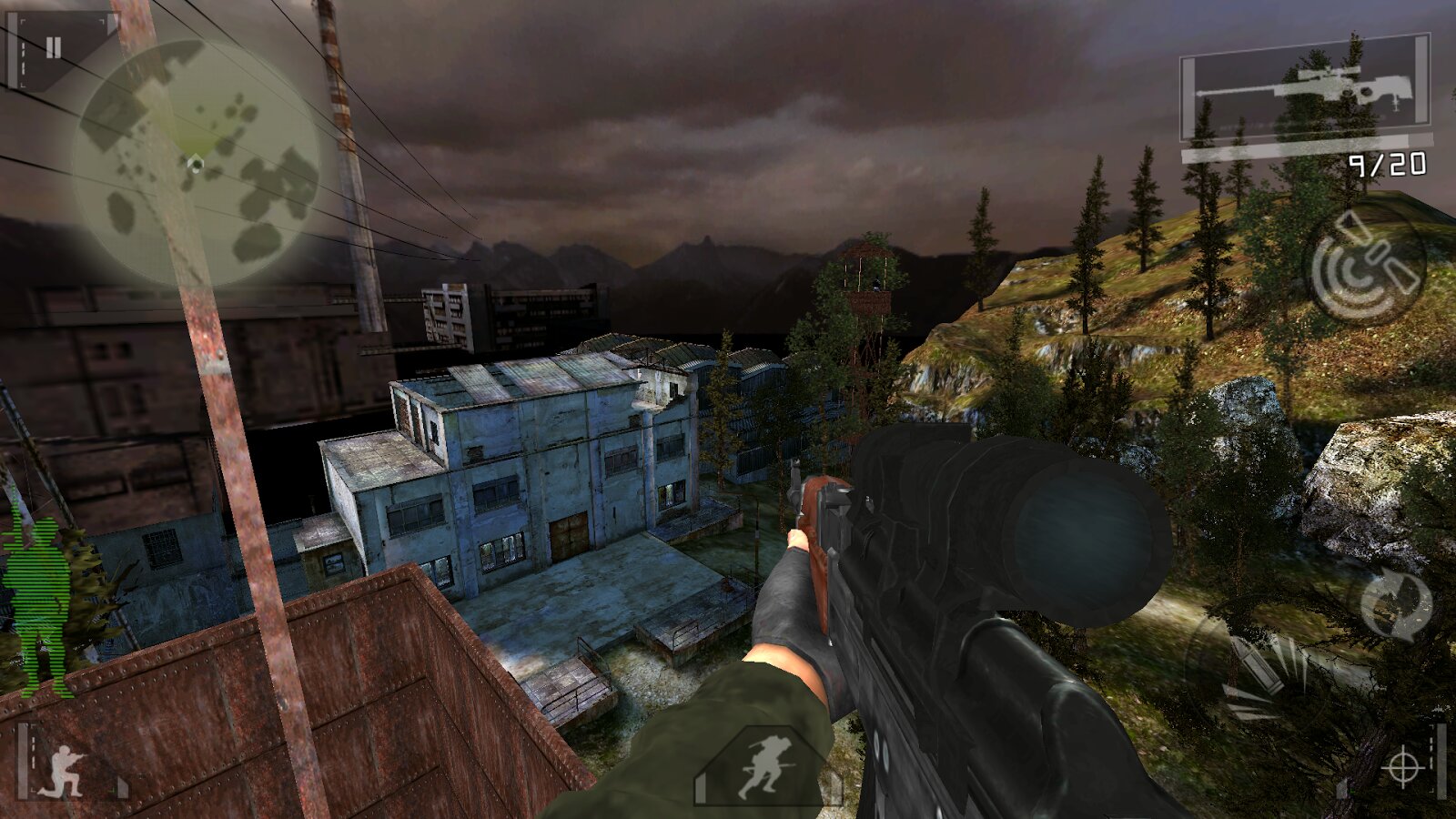Toggle scope aim with the crosshair icon
The image size is (1456, 819).
pyautogui.click(x=1402, y=766)
